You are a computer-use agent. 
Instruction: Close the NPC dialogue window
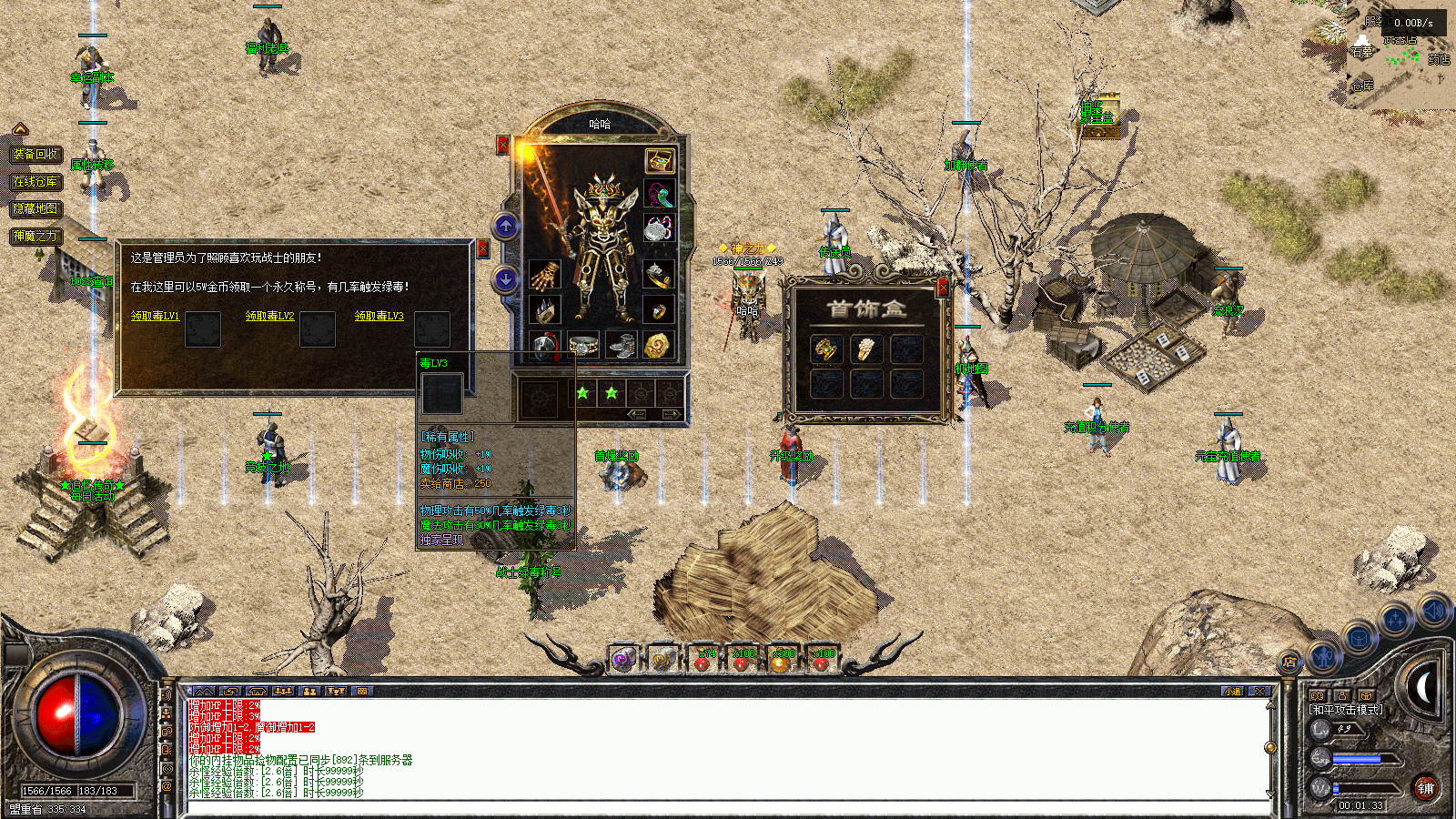tap(483, 248)
